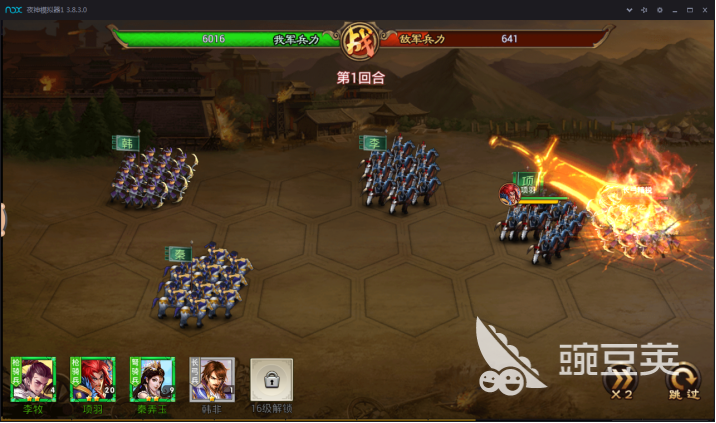
Task: Close the Nox emulator window
Action: pyautogui.click(x=705, y=8)
